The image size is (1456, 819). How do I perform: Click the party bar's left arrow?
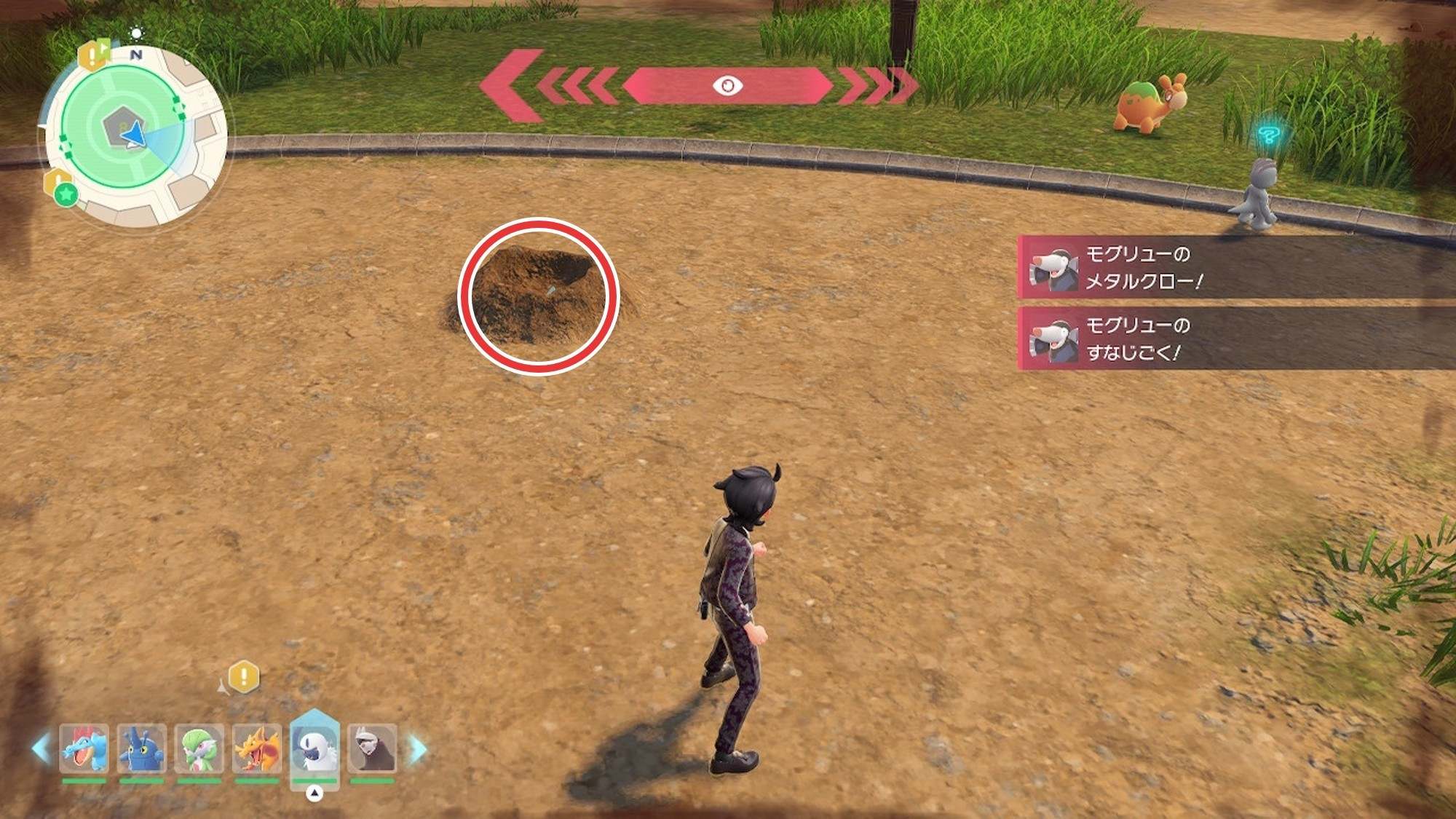41,749
